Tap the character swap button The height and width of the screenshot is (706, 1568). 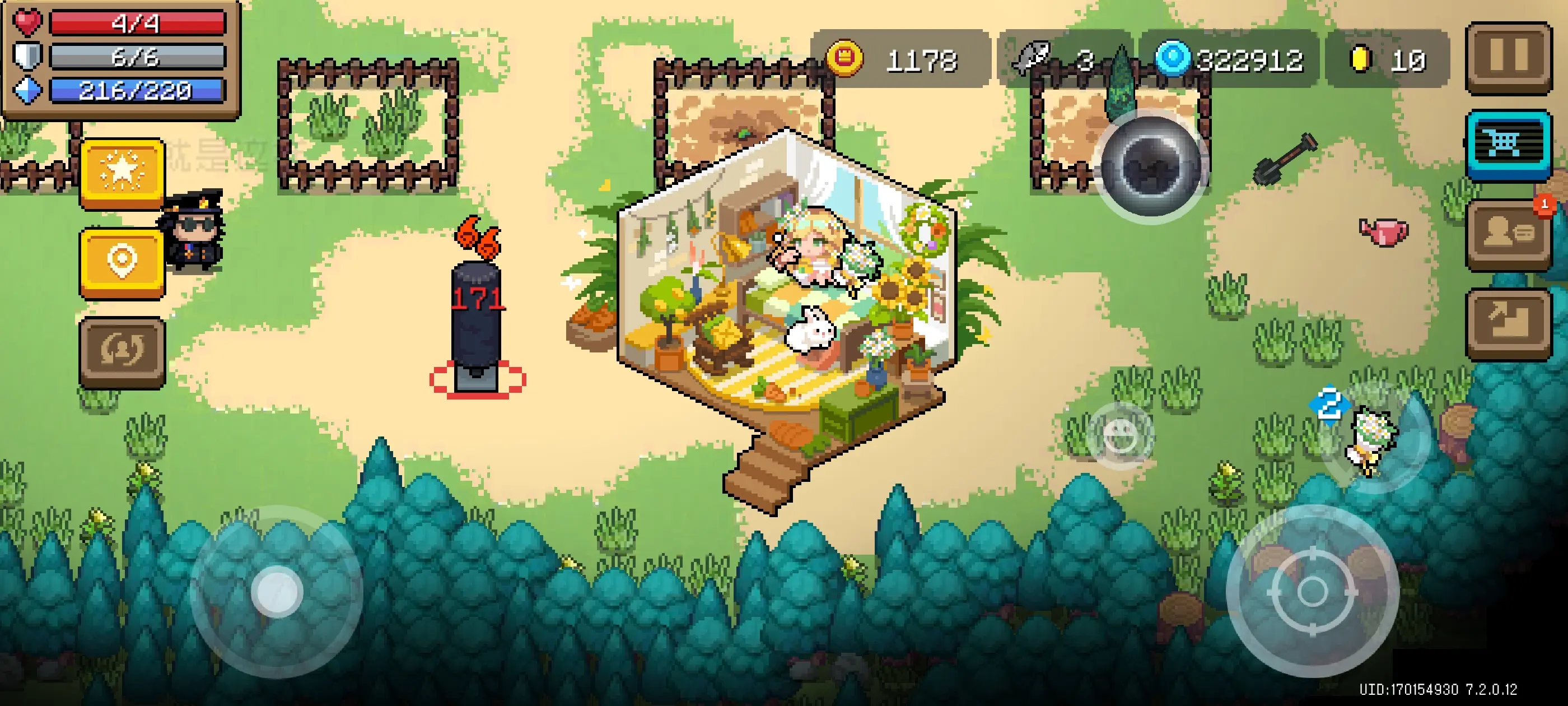pos(122,351)
